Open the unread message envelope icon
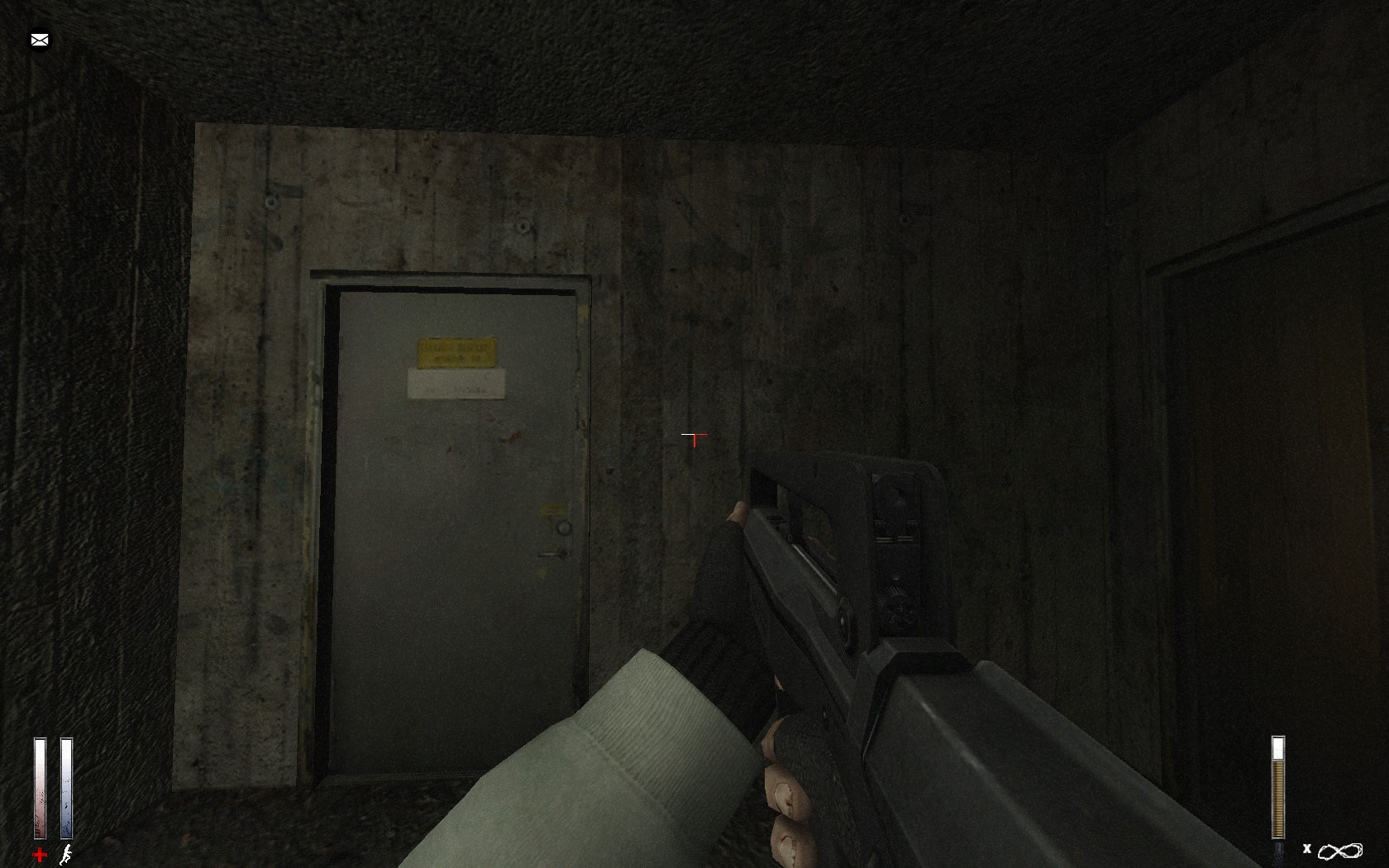 39,39
